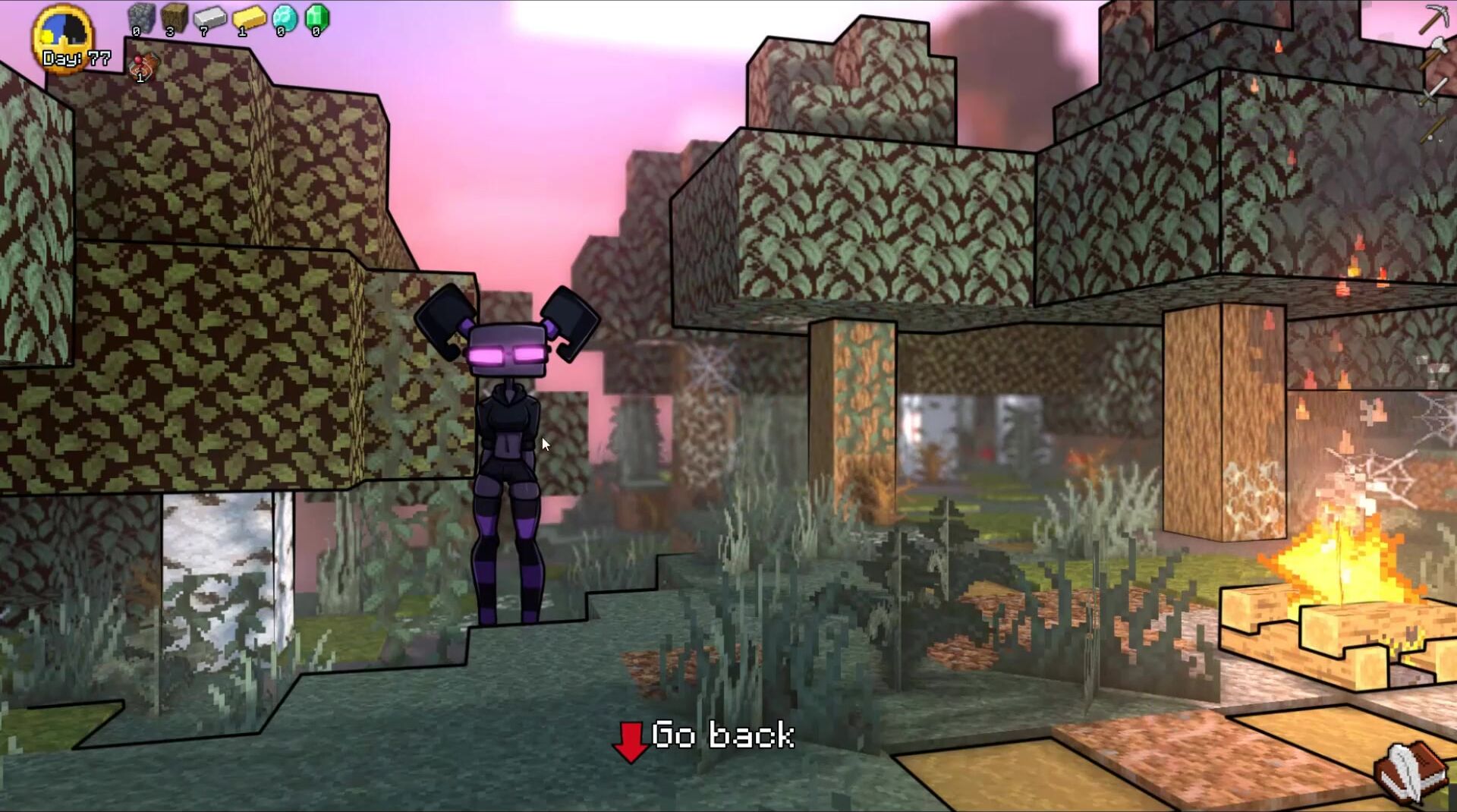Click the cobblestone resource icon
1457x812 pixels.
[140, 18]
